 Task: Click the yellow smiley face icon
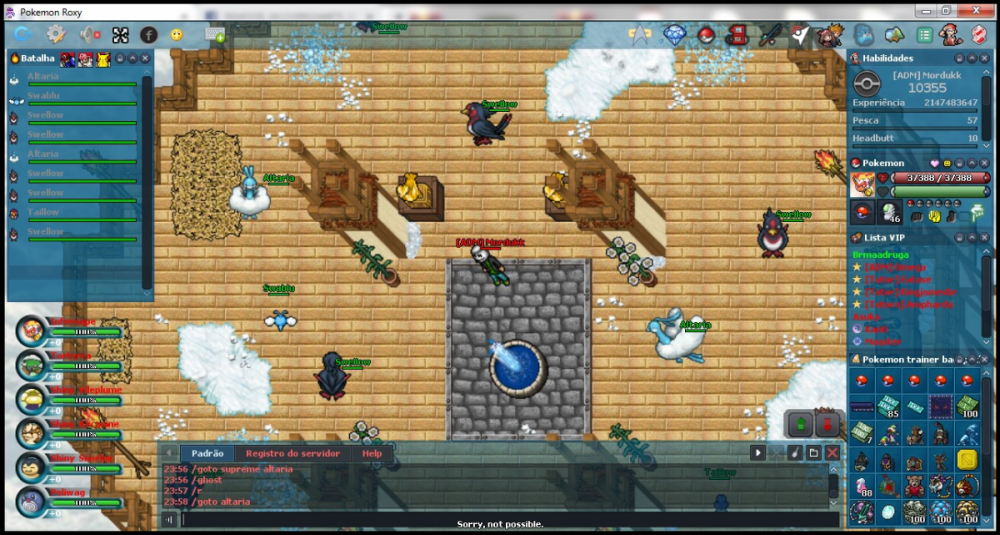177,35
